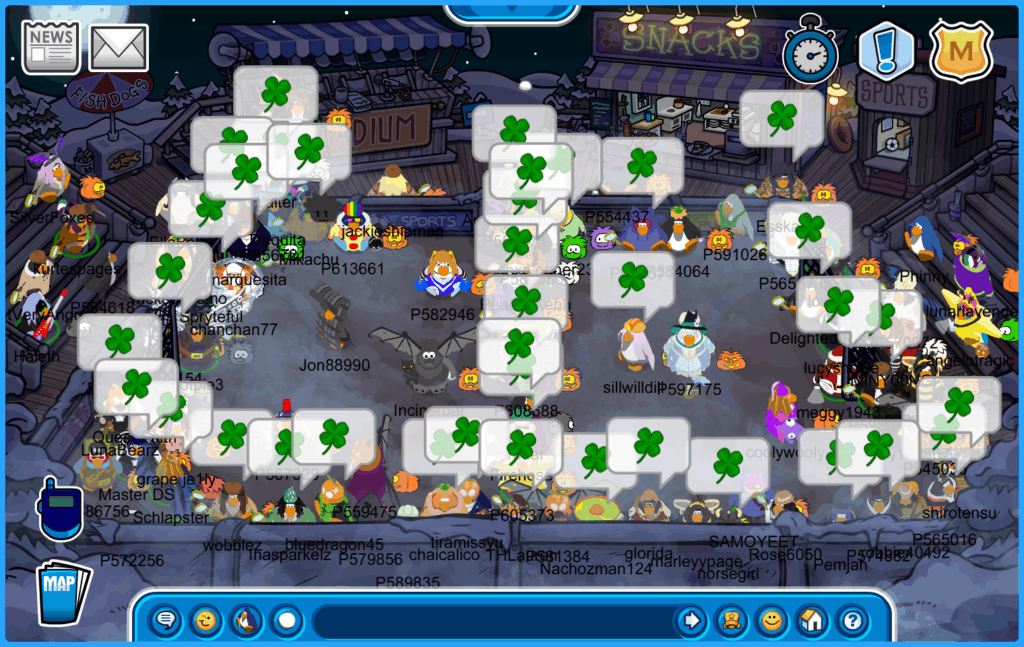This screenshot has width=1024, height=647.
Task: Go to your igloo with house button
Action: coord(812,621)
